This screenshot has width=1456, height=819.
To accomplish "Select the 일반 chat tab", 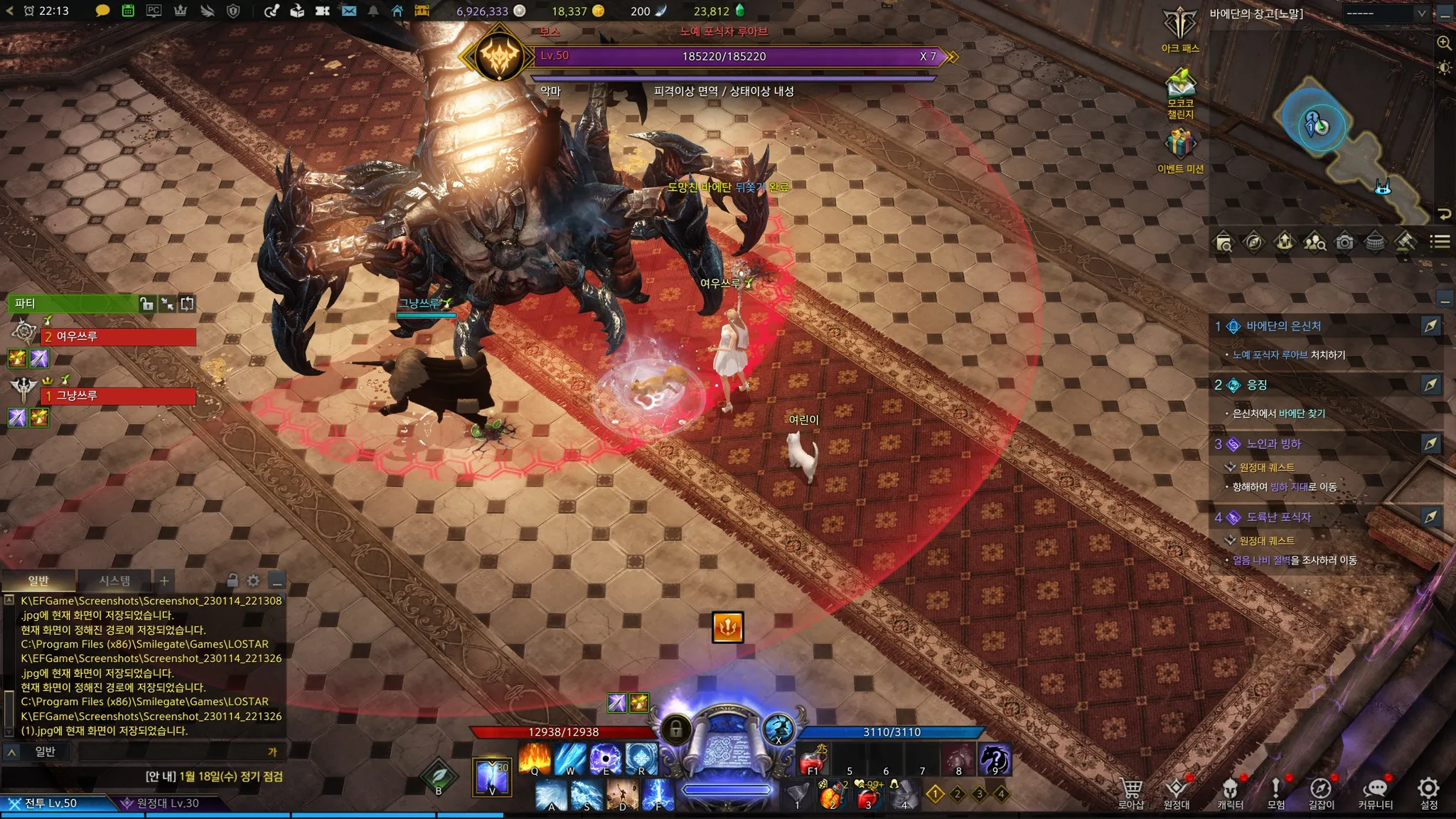I will click(x=38, y=581).
